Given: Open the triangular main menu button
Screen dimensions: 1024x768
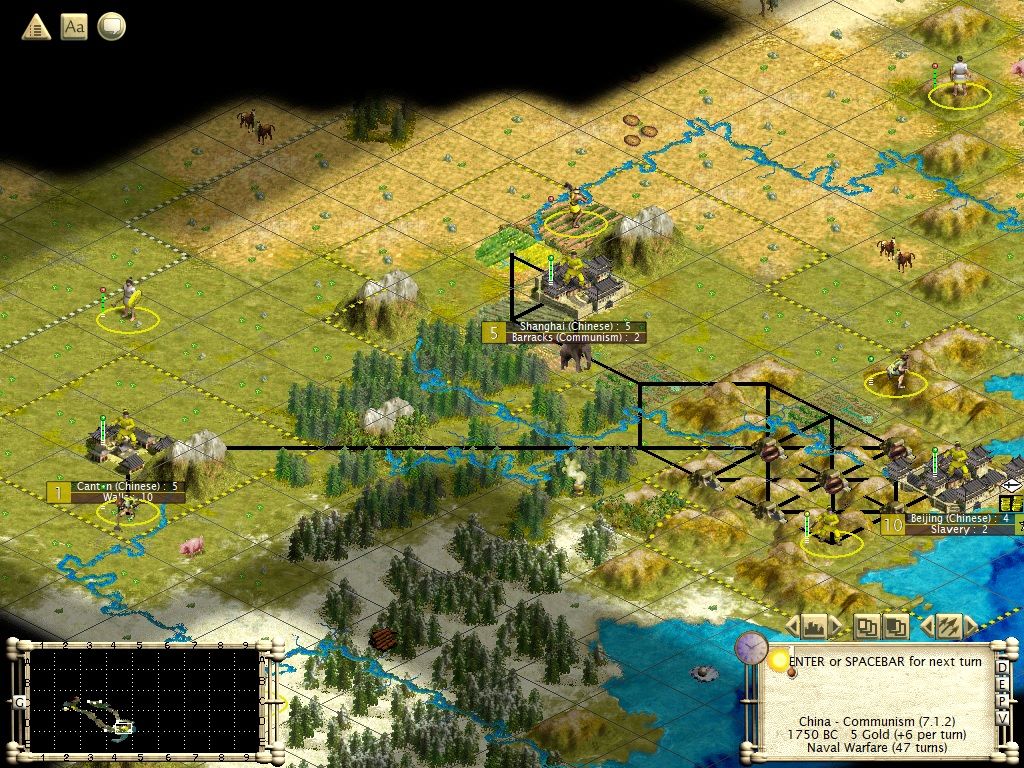Looking at the screenshot, I should (37, 27).
